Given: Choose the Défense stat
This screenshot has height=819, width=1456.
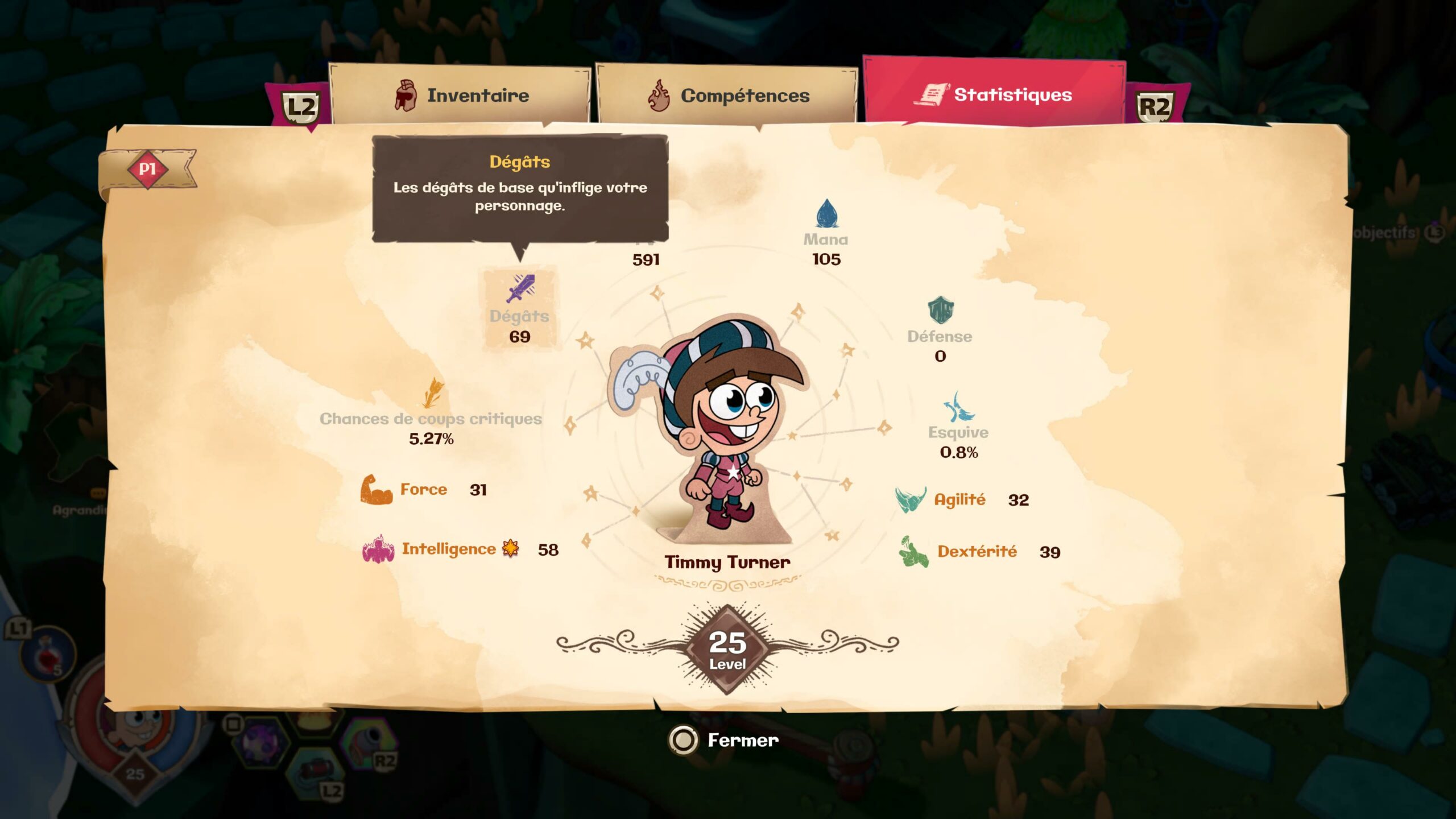Looking at the screenshot, I should [940, 330].
